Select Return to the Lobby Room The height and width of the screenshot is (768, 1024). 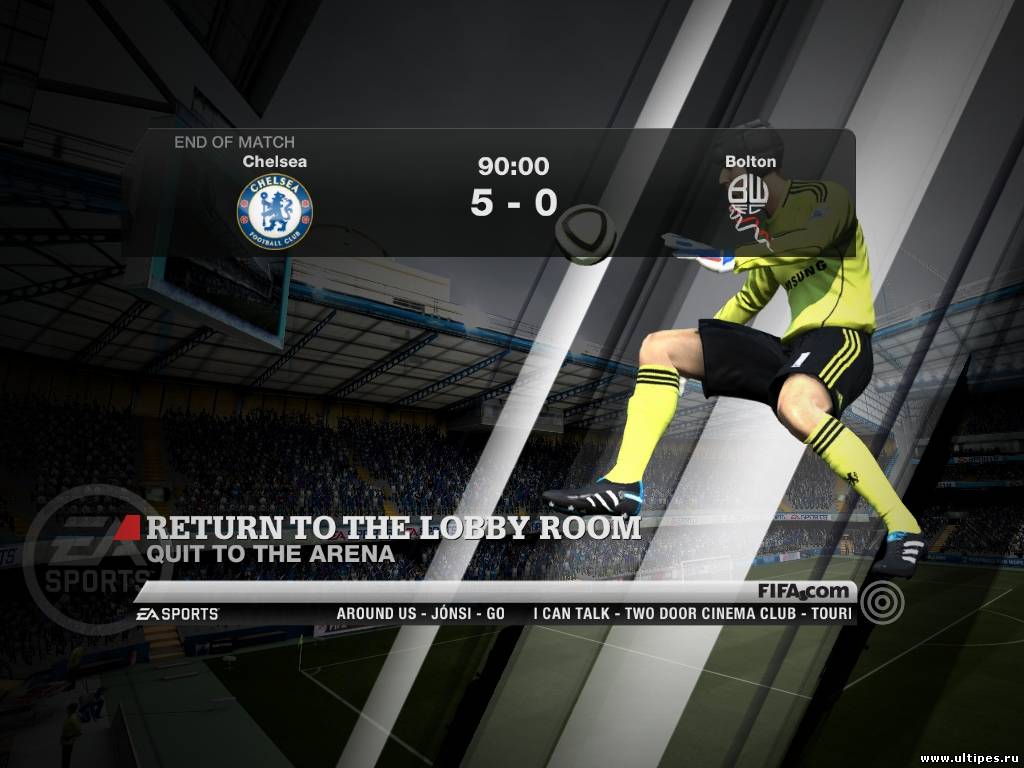click(393, 527)
